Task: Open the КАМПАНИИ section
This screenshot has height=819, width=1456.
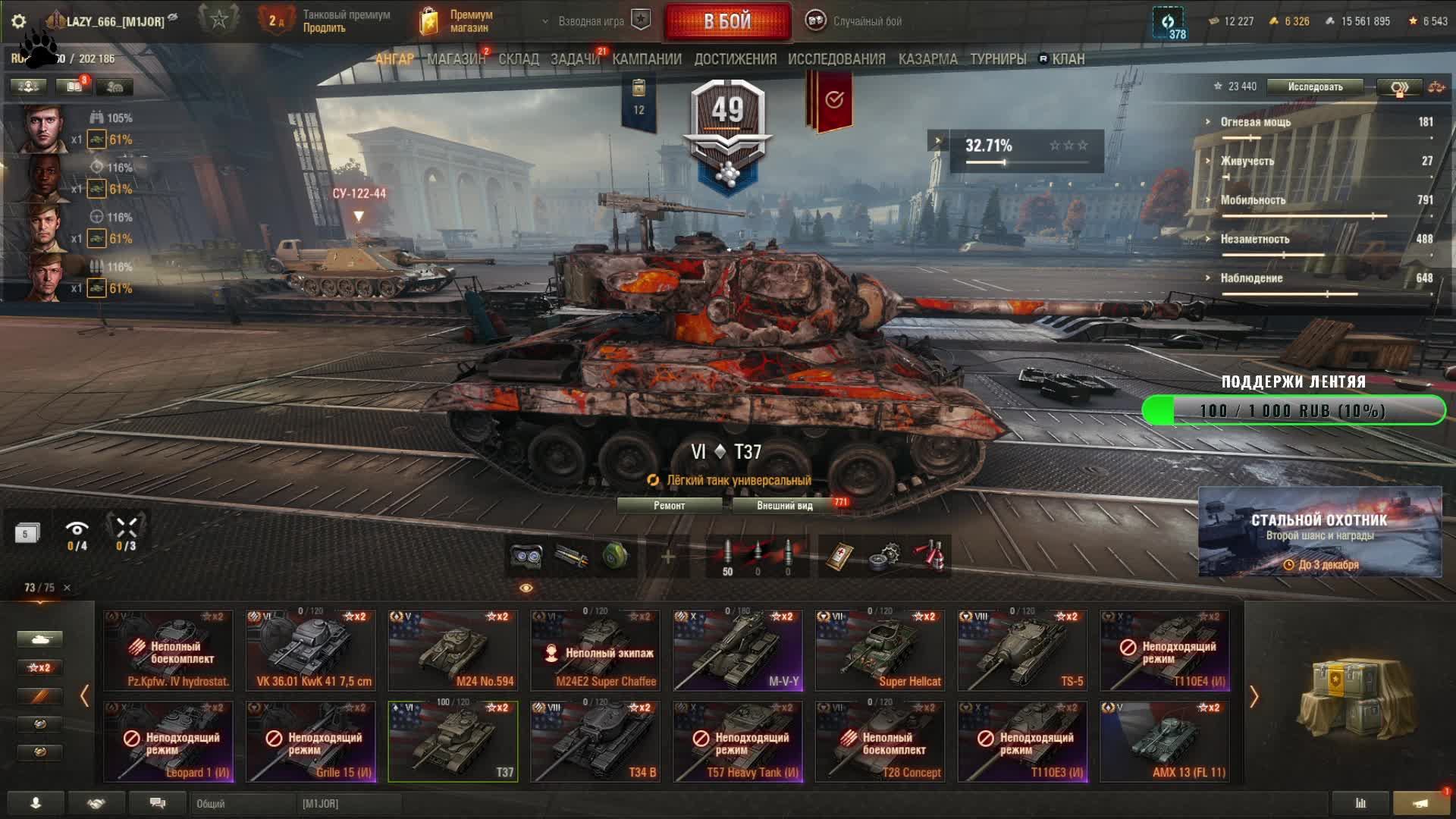Action: pyautogui.click(x=647, y=59)
